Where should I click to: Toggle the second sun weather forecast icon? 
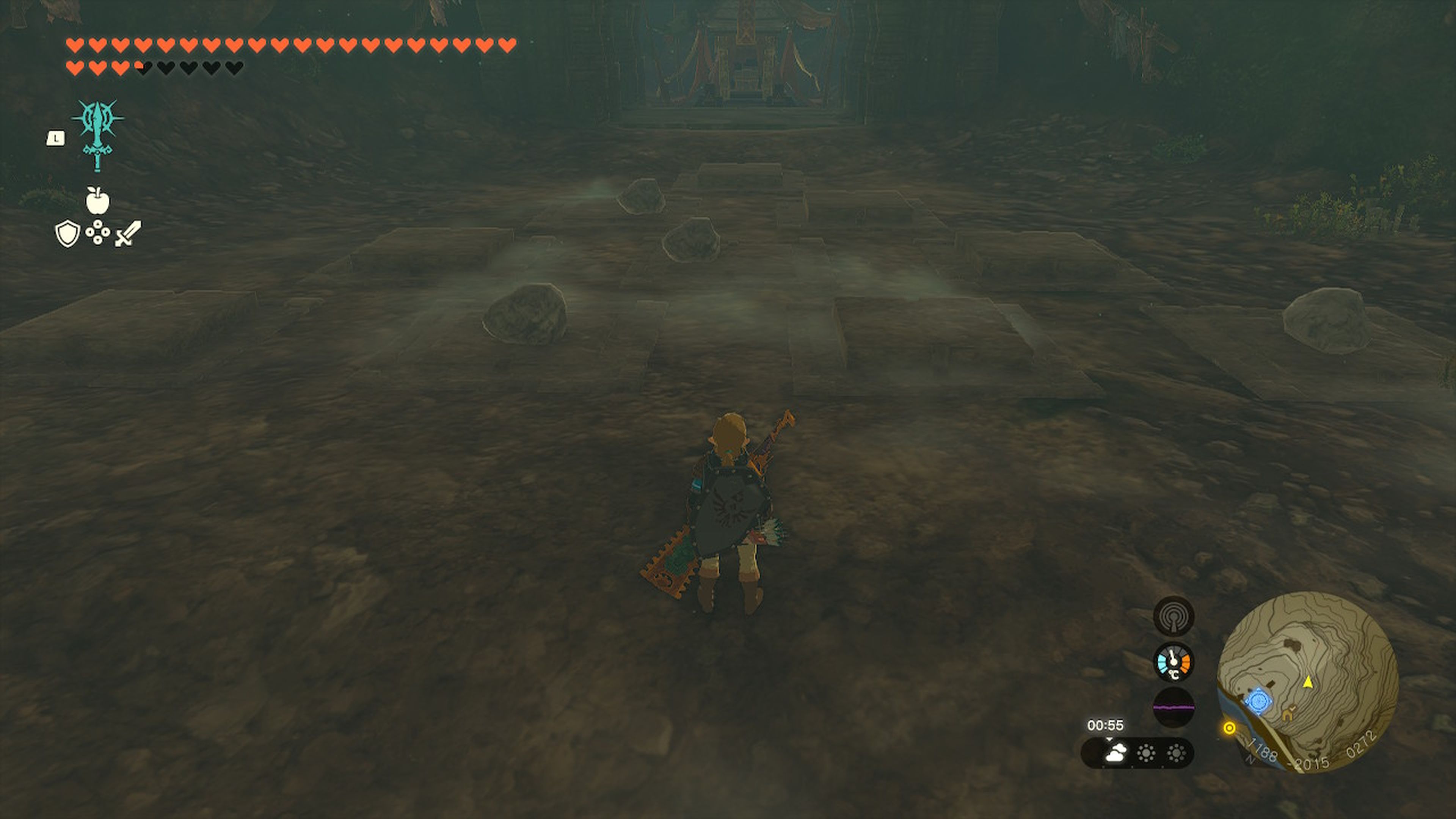[x=1176, y=753]
